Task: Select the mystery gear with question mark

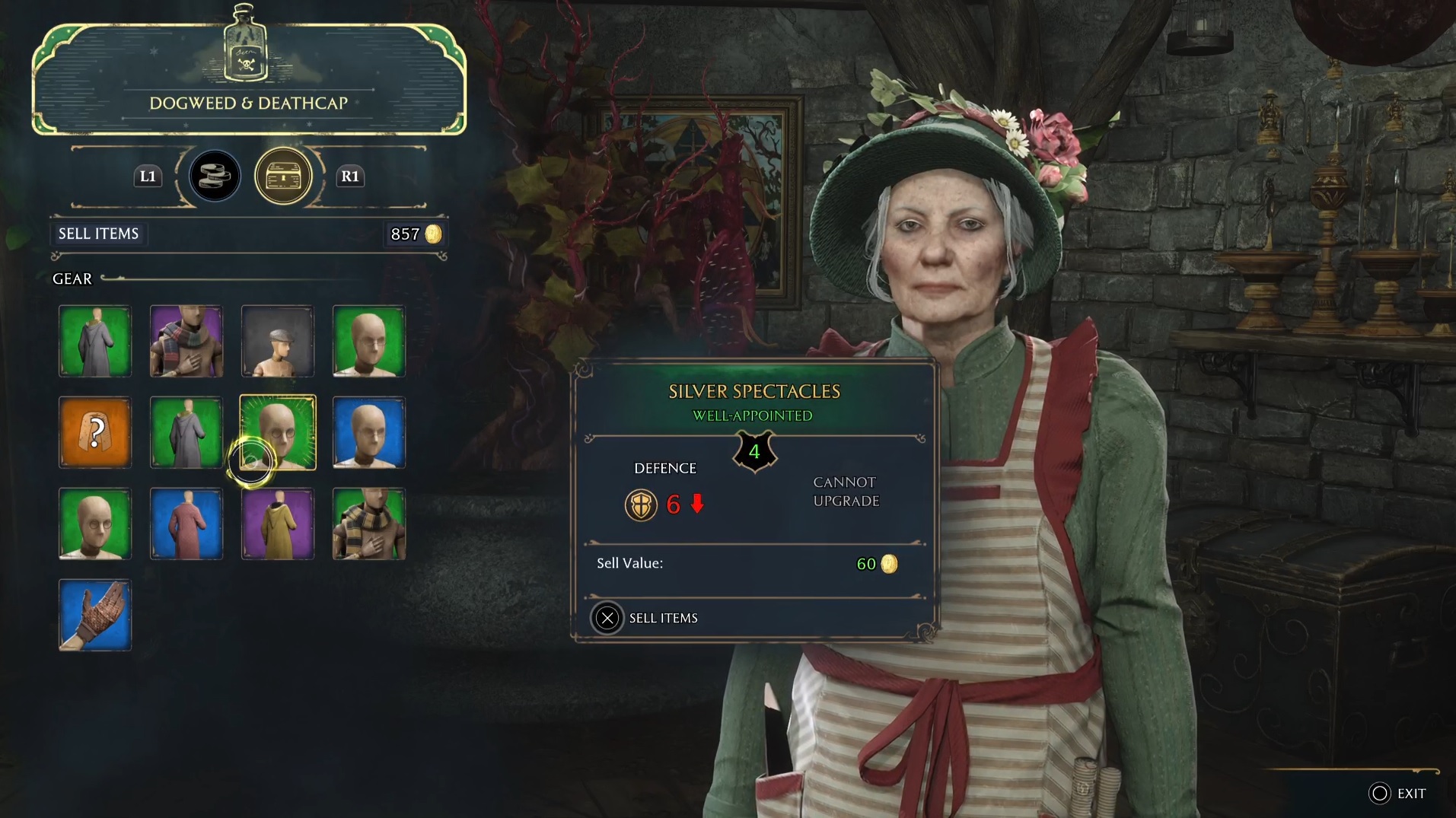Action: tap(94, 432)
